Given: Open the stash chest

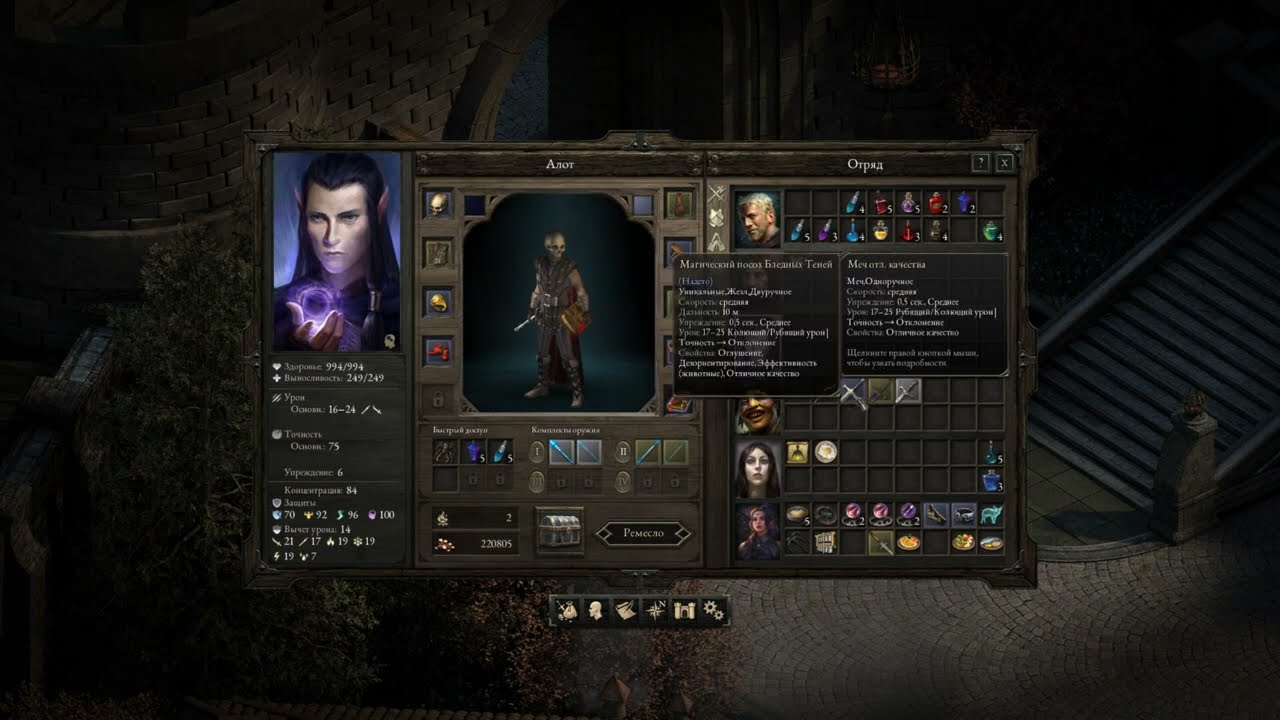Looking at the screenshot, I should tap(560, 531).
